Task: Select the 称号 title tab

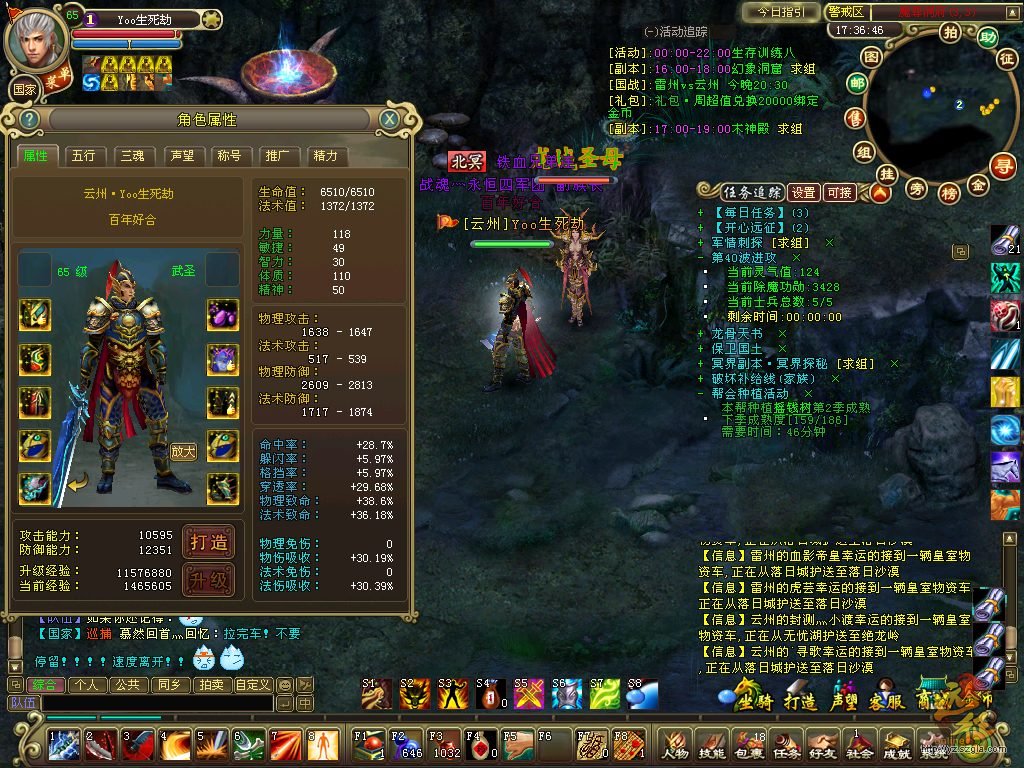Action: coord(229,156)
